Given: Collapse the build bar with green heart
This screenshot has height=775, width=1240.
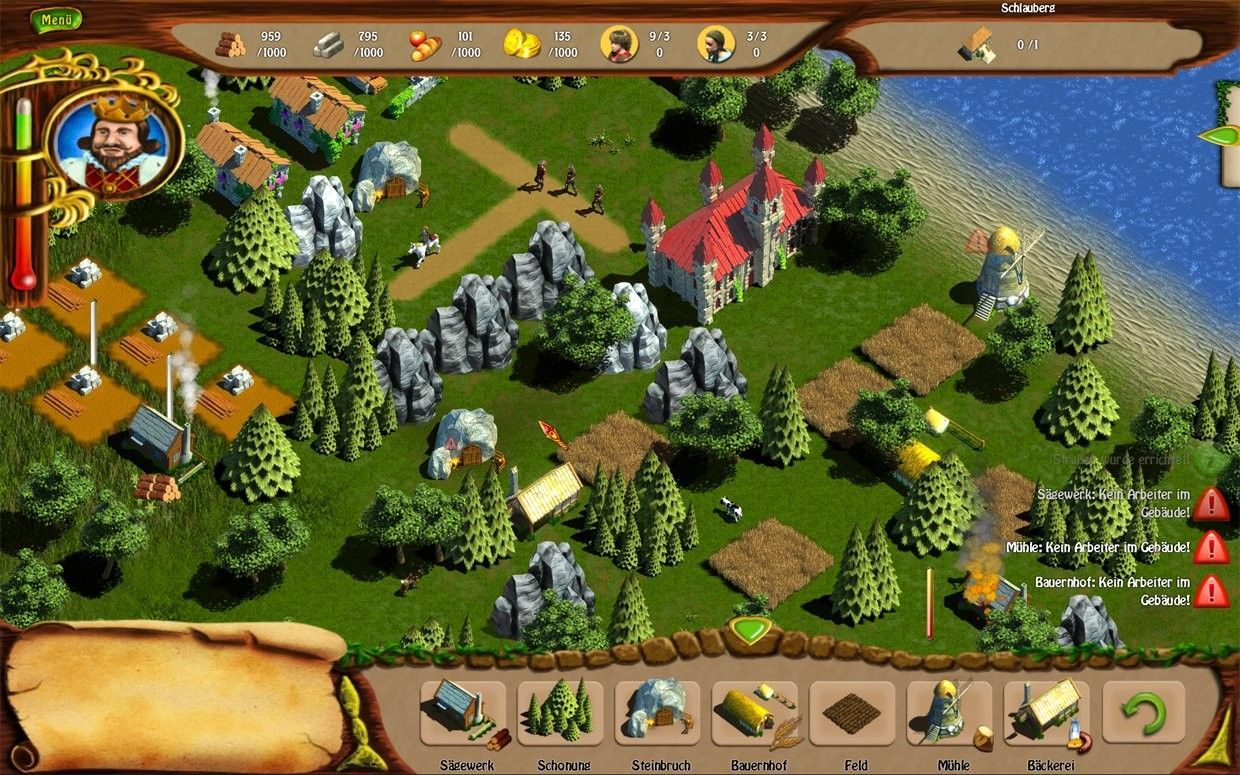Looking at the screenshot, I should coord(748,631).
